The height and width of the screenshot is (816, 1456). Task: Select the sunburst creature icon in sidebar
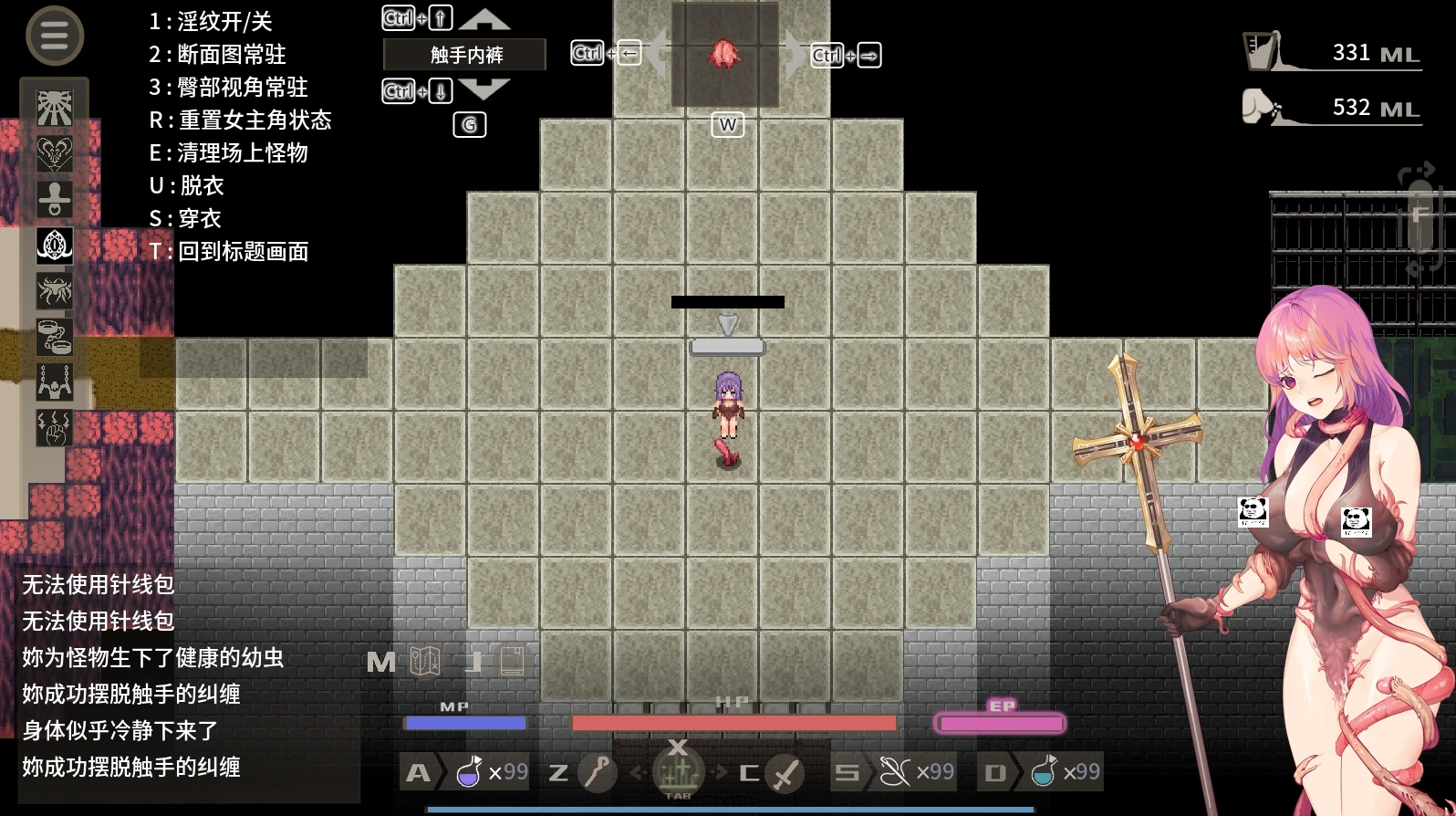[55, 109]
